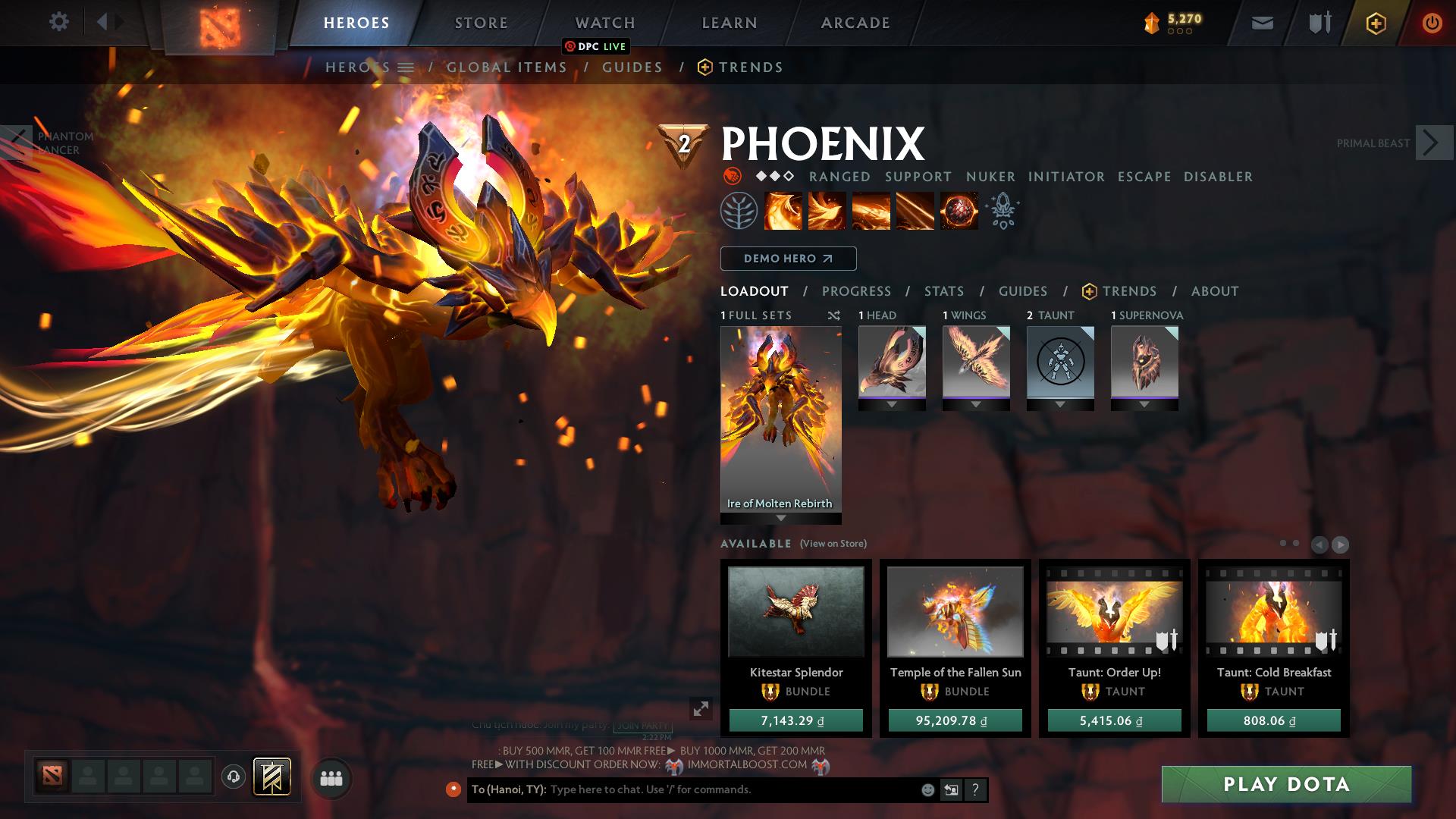Switch to the Stats tab

tap(943, 290)
